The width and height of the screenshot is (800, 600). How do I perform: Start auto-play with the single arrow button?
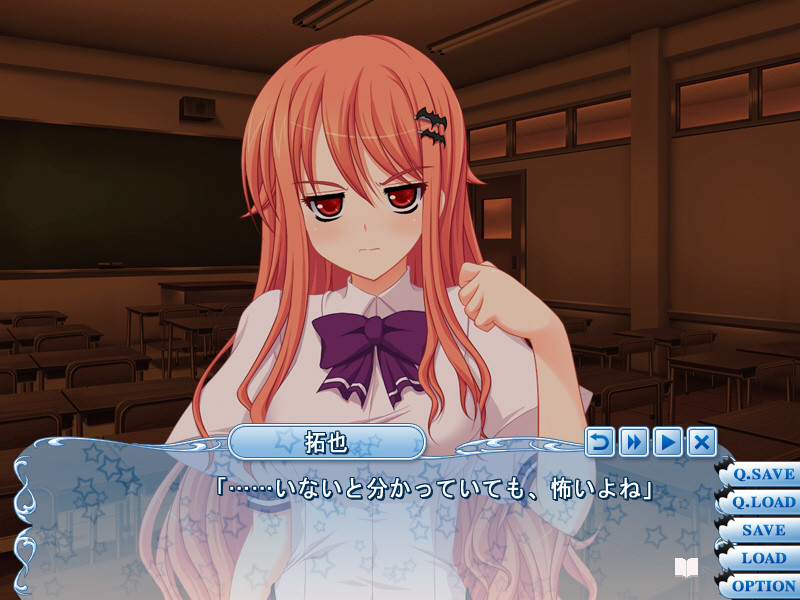(668, 441)
